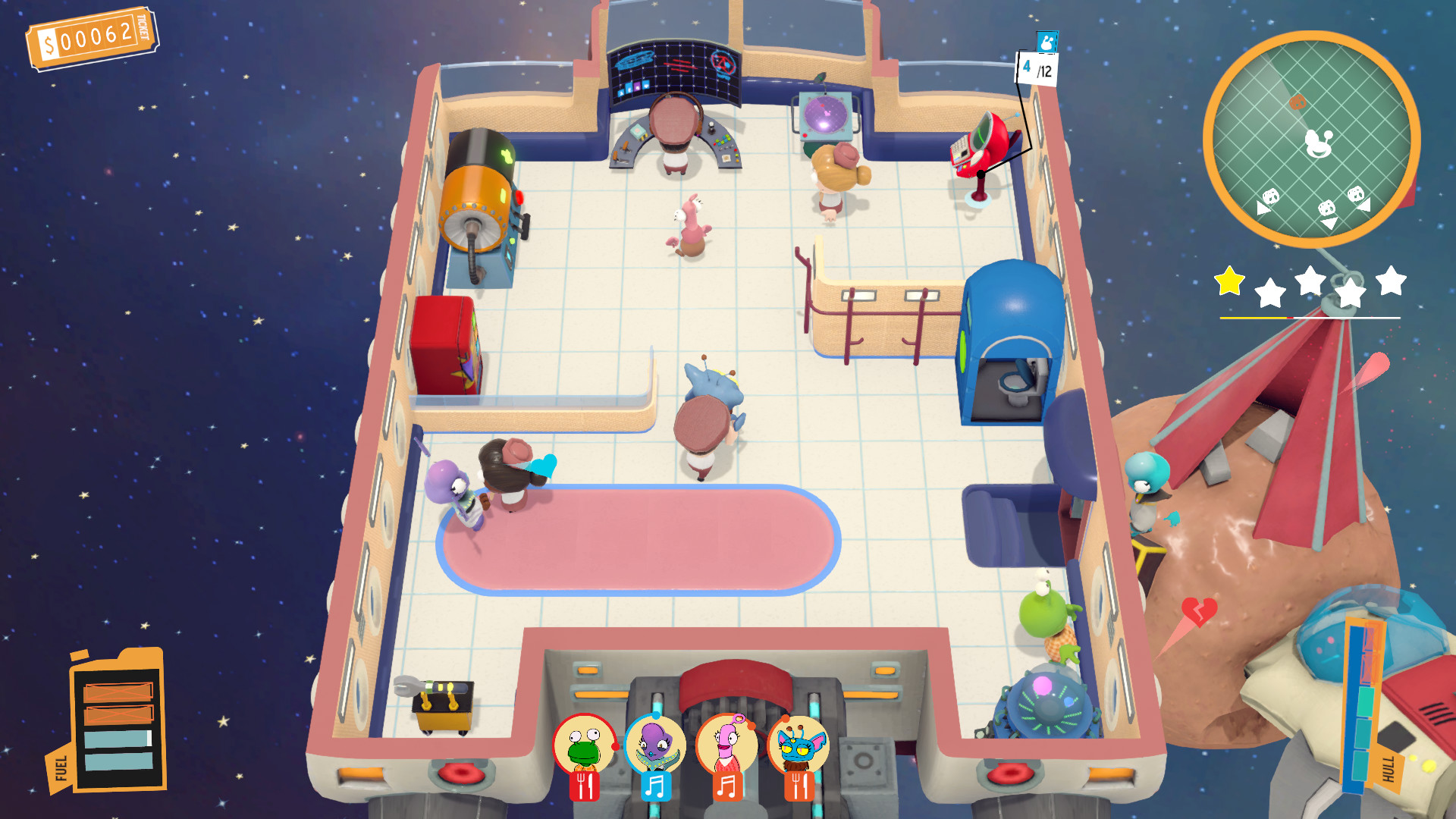Click the purple disco ball machine
The image size is (1456, 819).
pos(827,114)
